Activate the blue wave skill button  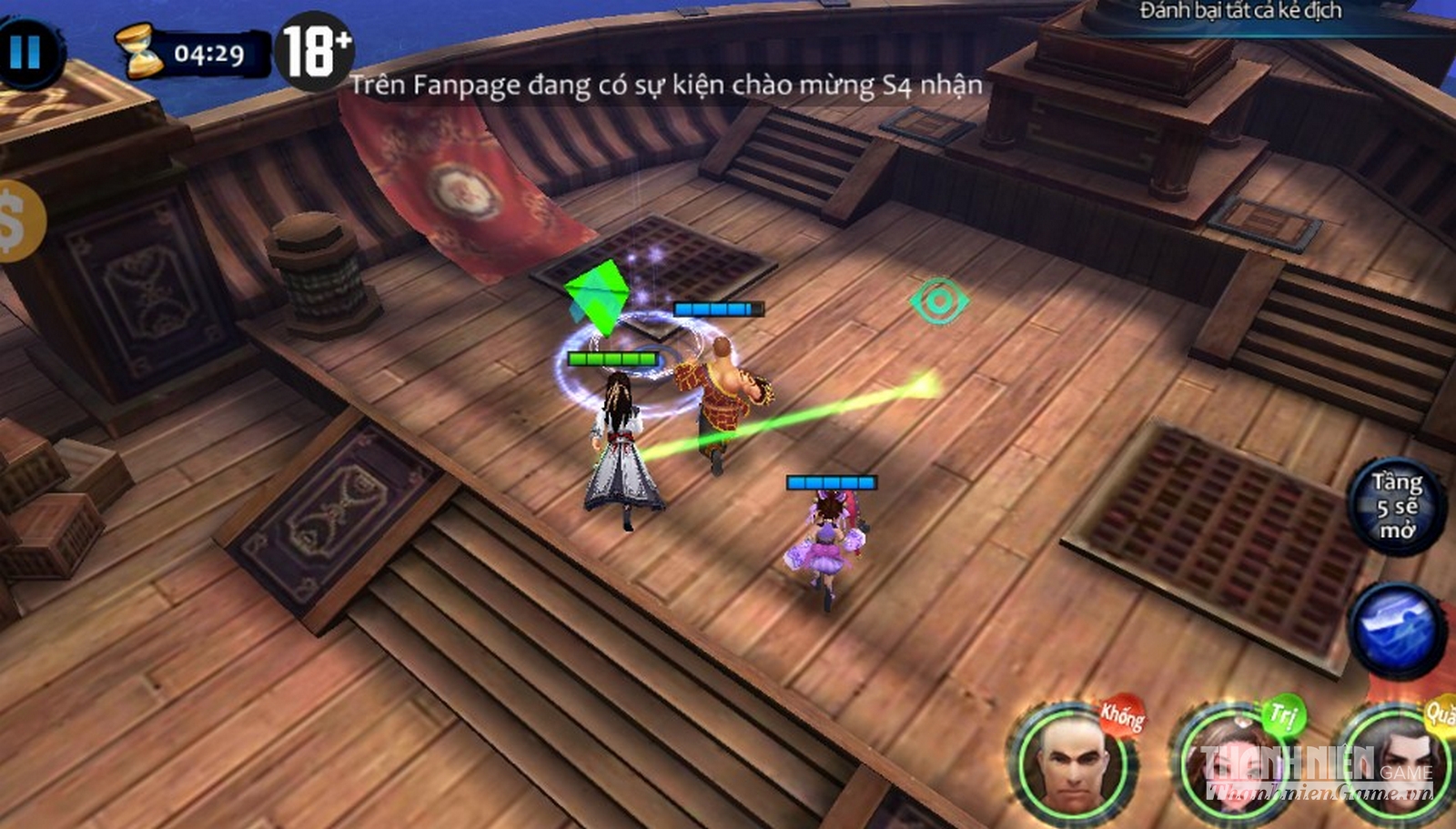pos(1396,630)
